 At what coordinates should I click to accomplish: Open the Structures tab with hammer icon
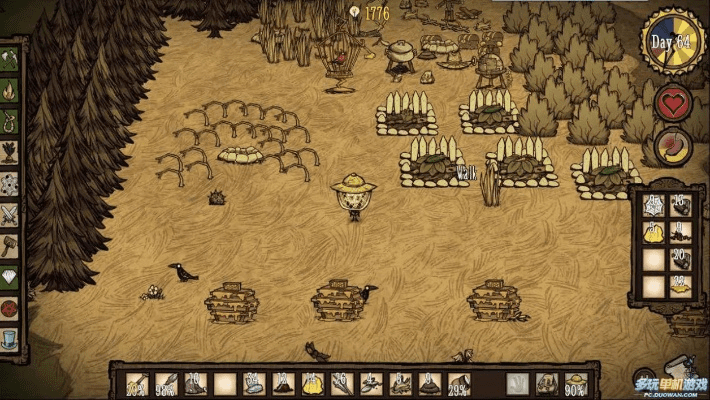[x=10, y=245]
